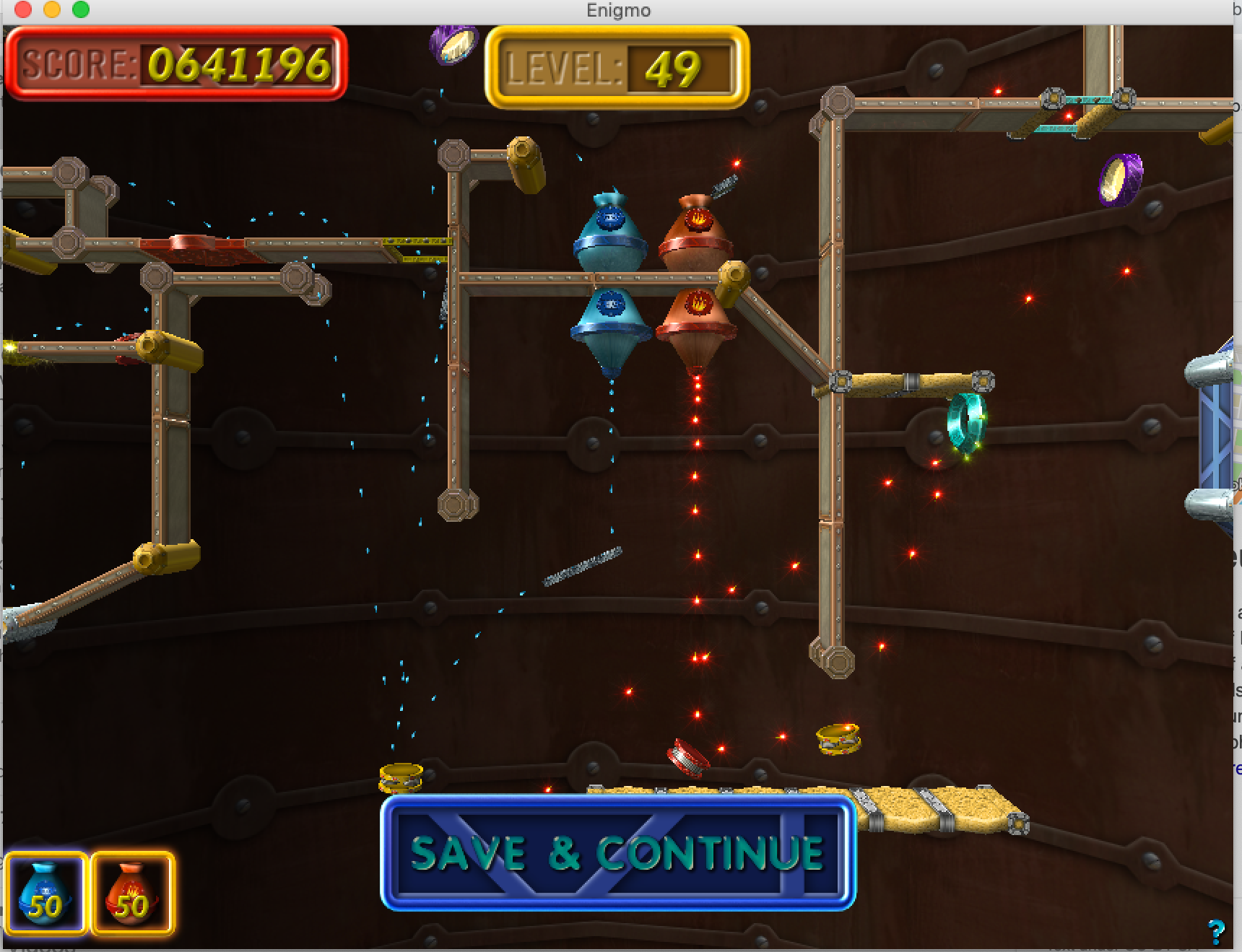Minimize the Enigmo window
The width and height of the screenshot is (1242, 952).
tap(52, 10)
